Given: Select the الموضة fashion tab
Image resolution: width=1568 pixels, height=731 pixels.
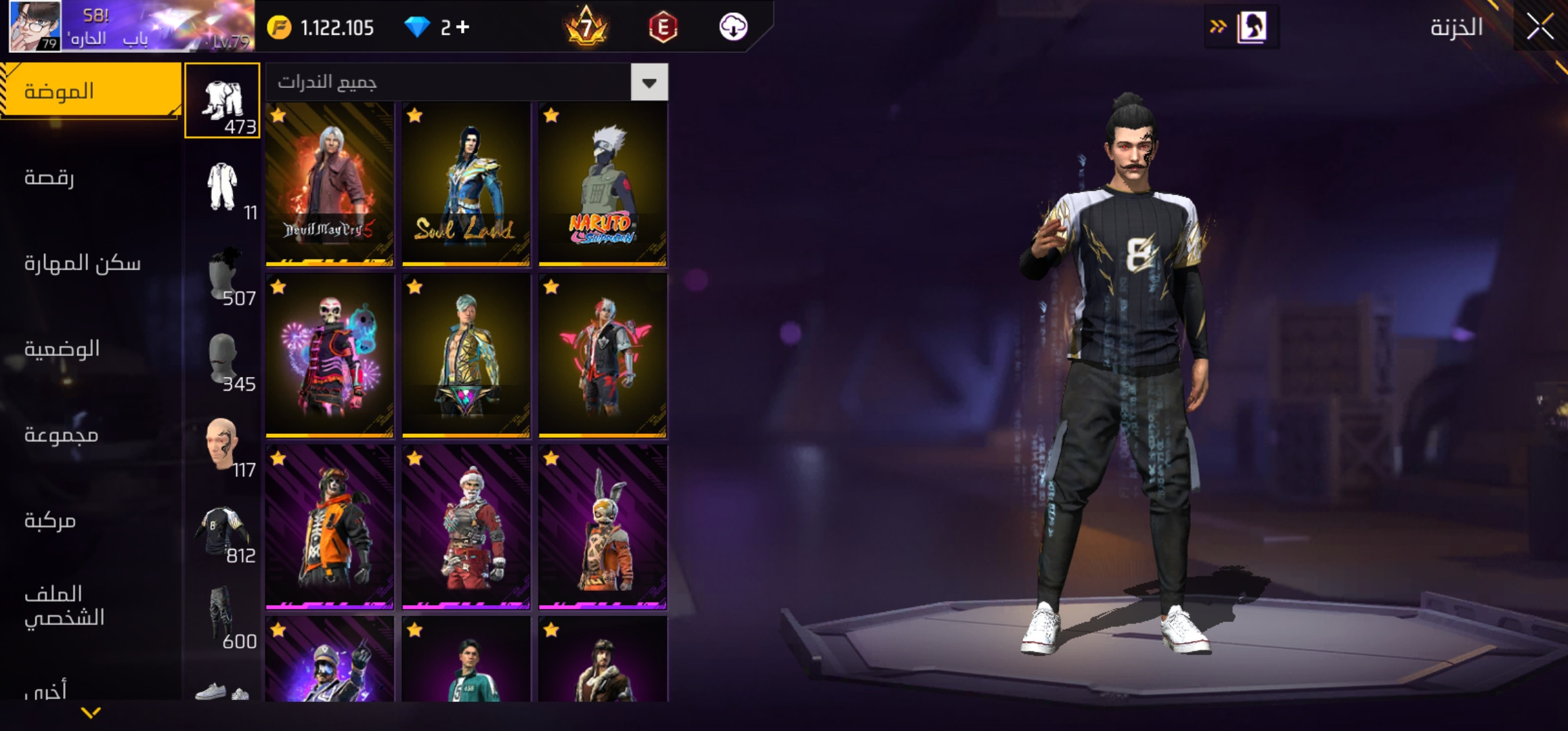Looking at the screenshot, I should pyautogui.click(x=91, y=91).
